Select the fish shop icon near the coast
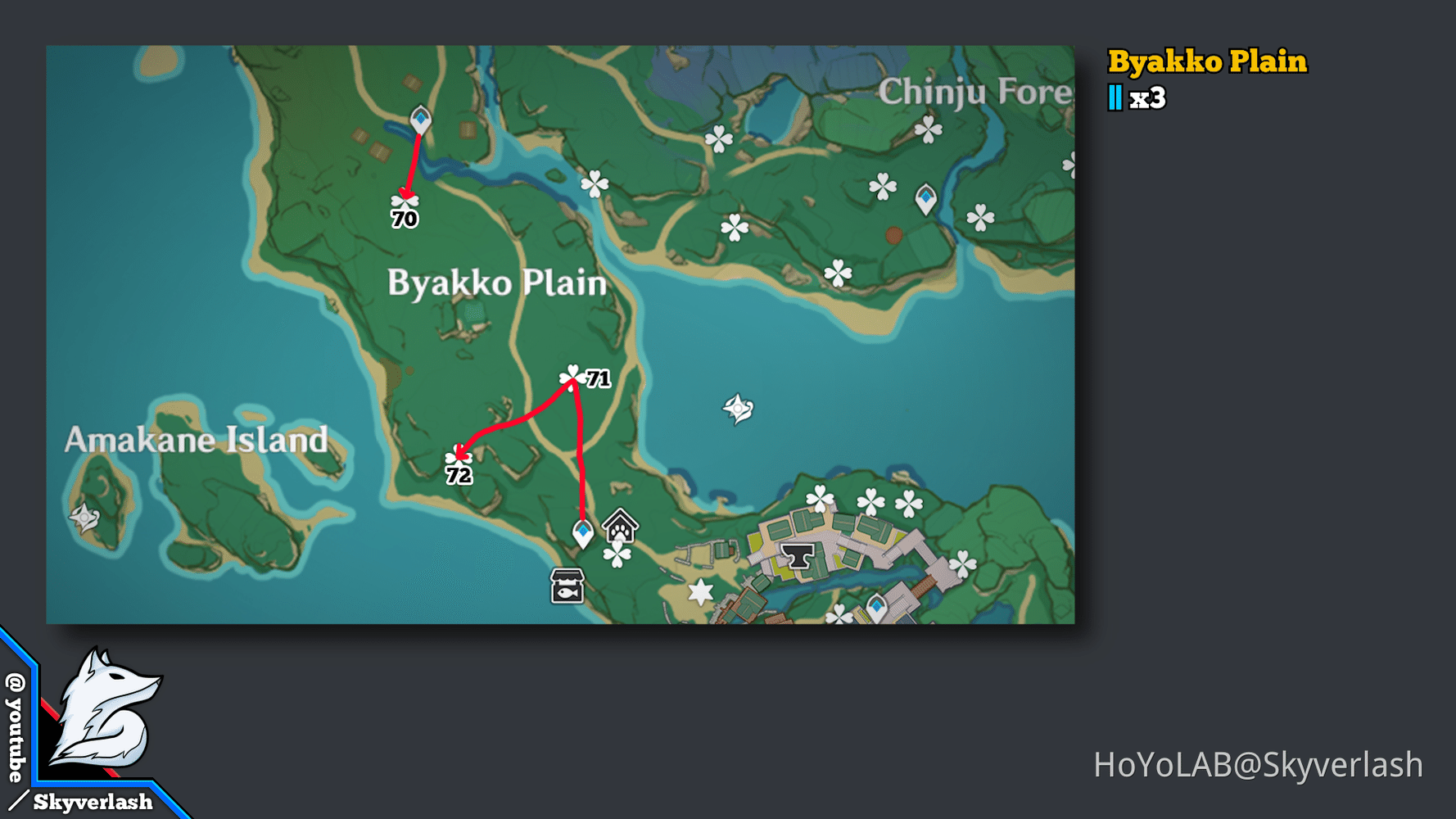 (567, 586)
